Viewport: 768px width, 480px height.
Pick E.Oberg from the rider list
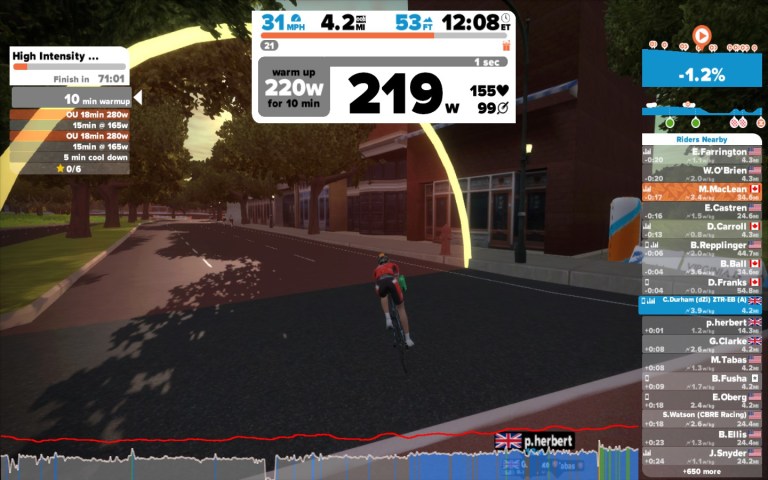[703, 399]
